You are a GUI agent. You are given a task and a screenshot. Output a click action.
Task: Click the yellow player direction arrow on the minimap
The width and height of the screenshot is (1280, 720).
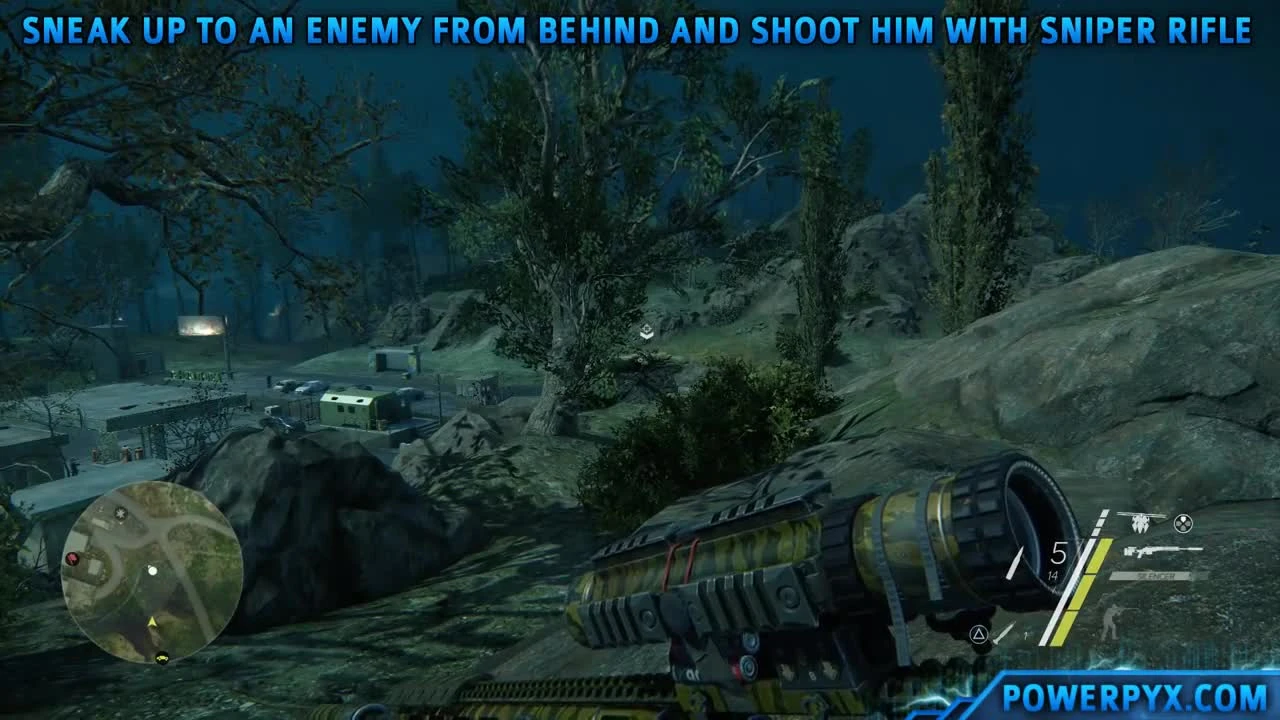click(x=152, y=621)
